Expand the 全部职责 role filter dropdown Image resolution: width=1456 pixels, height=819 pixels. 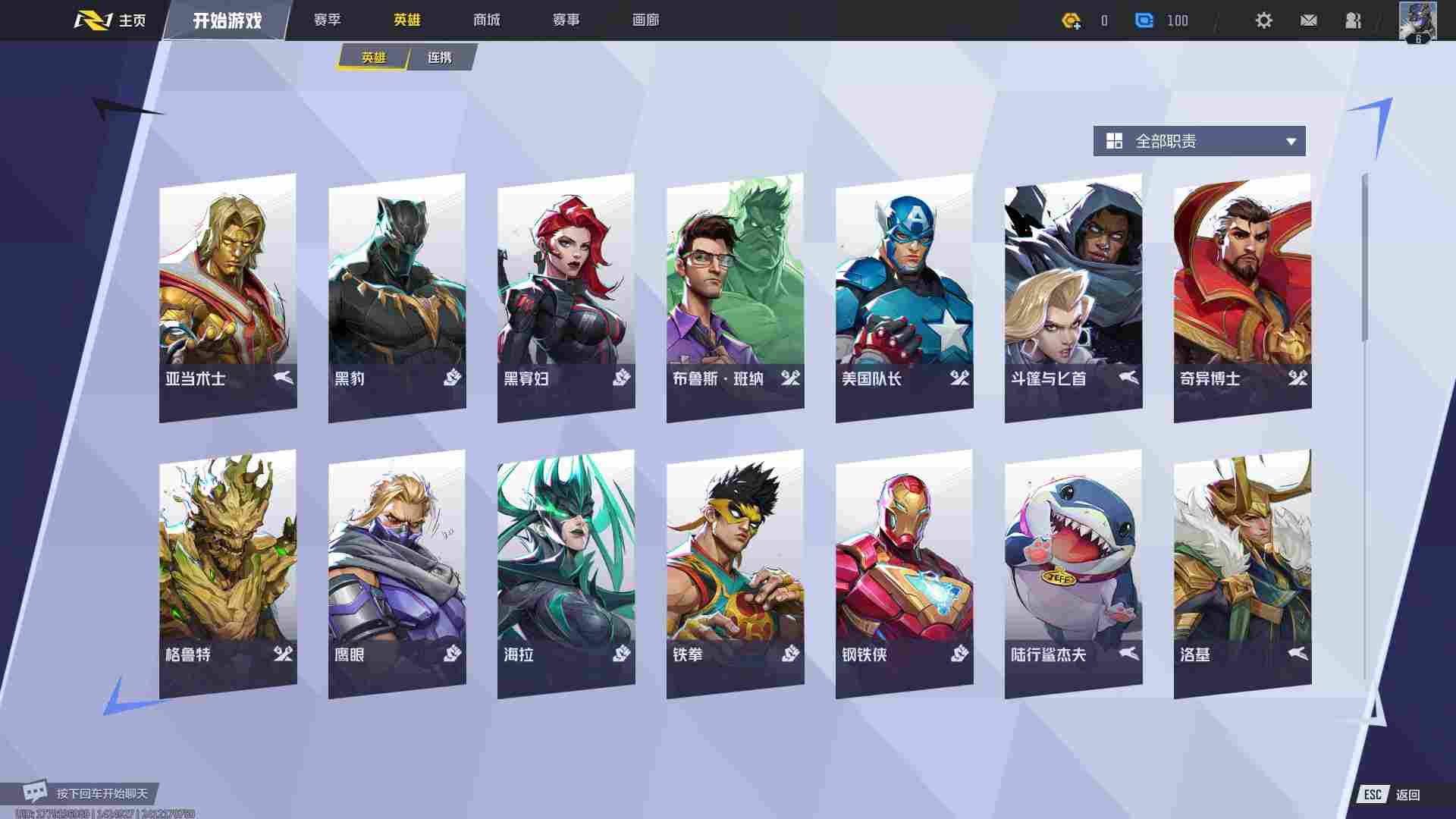pyautogui.click(x=1199, y=141)
